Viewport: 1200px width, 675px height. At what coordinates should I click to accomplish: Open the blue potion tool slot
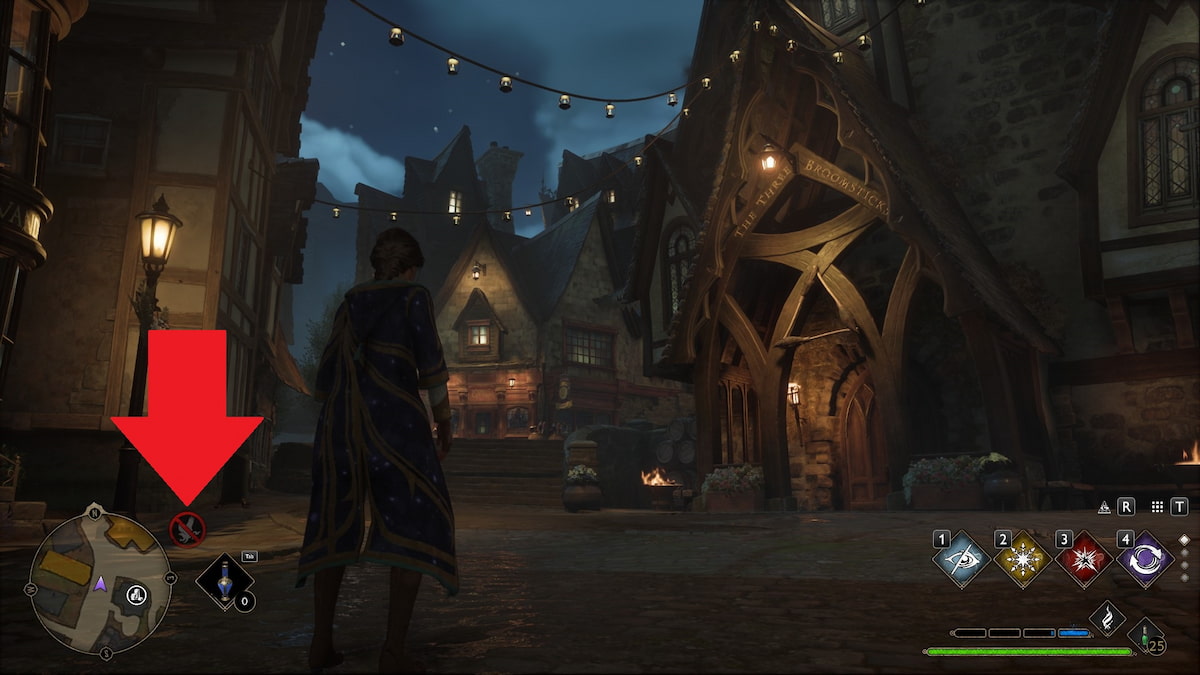pyautogui.click(x=224, y=581)
